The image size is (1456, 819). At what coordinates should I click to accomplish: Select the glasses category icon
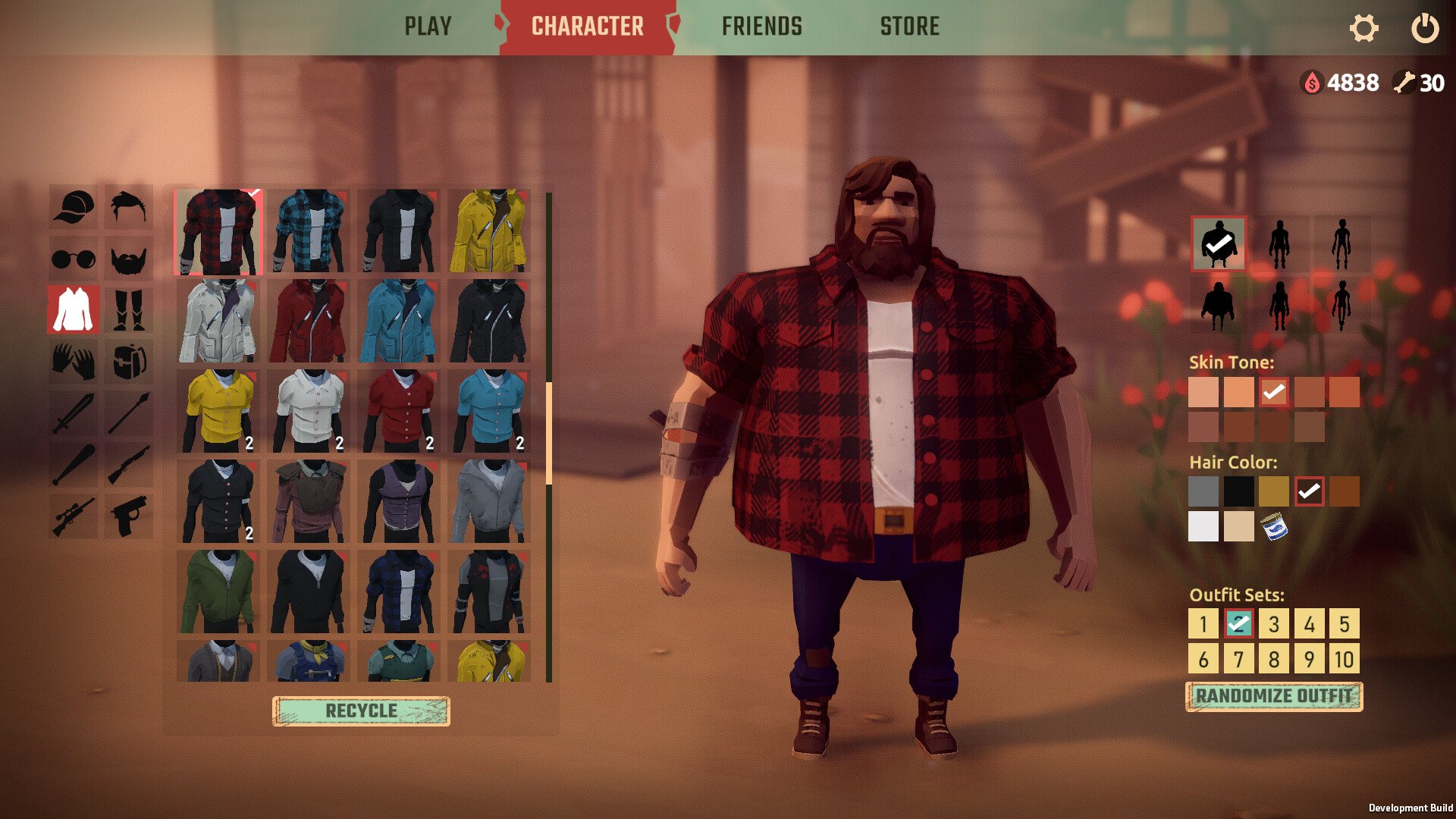click(73, 259)
